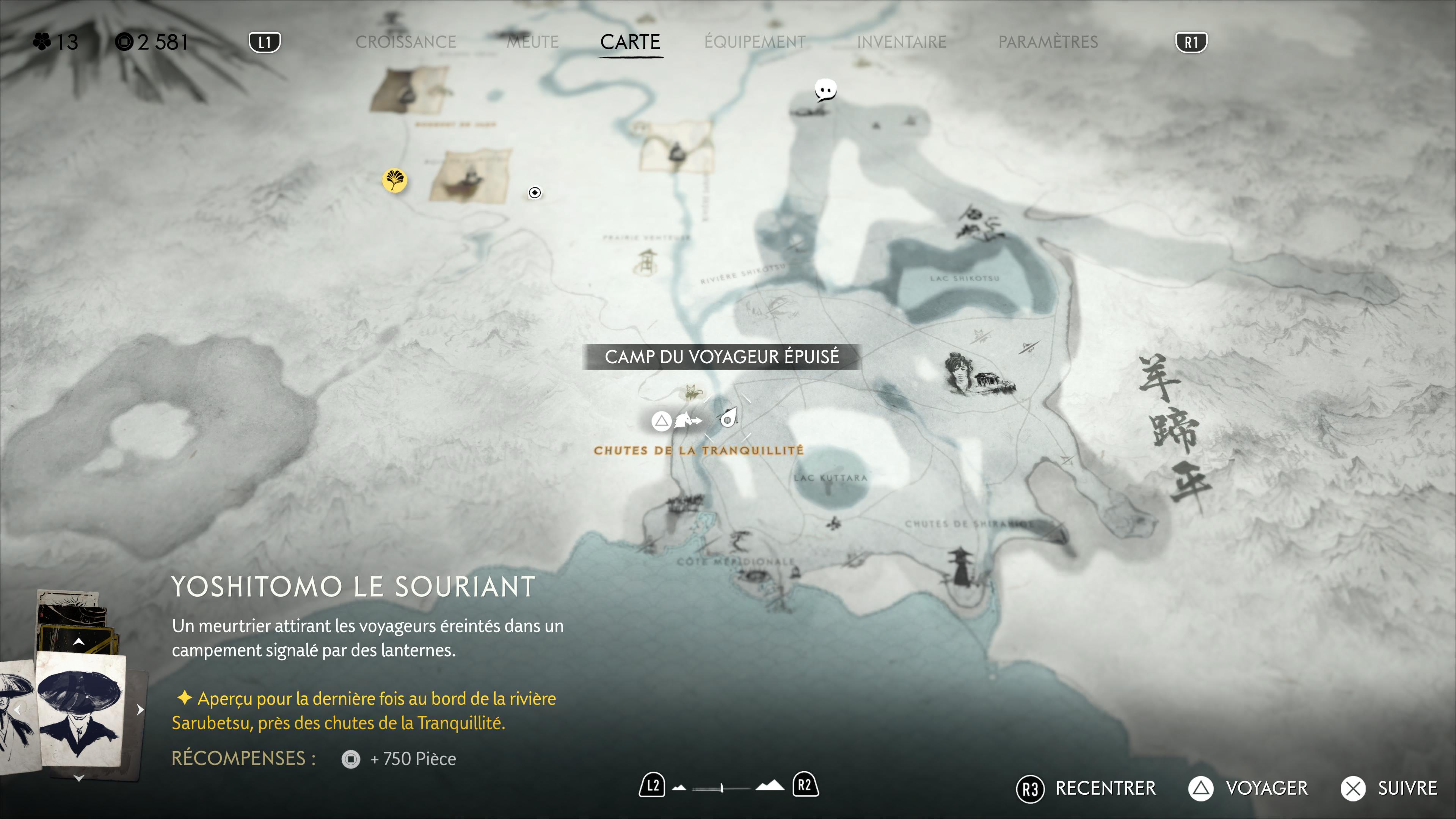Move up the card stack with up arrow
This screenshot has width=1456, height=819.
78,642
